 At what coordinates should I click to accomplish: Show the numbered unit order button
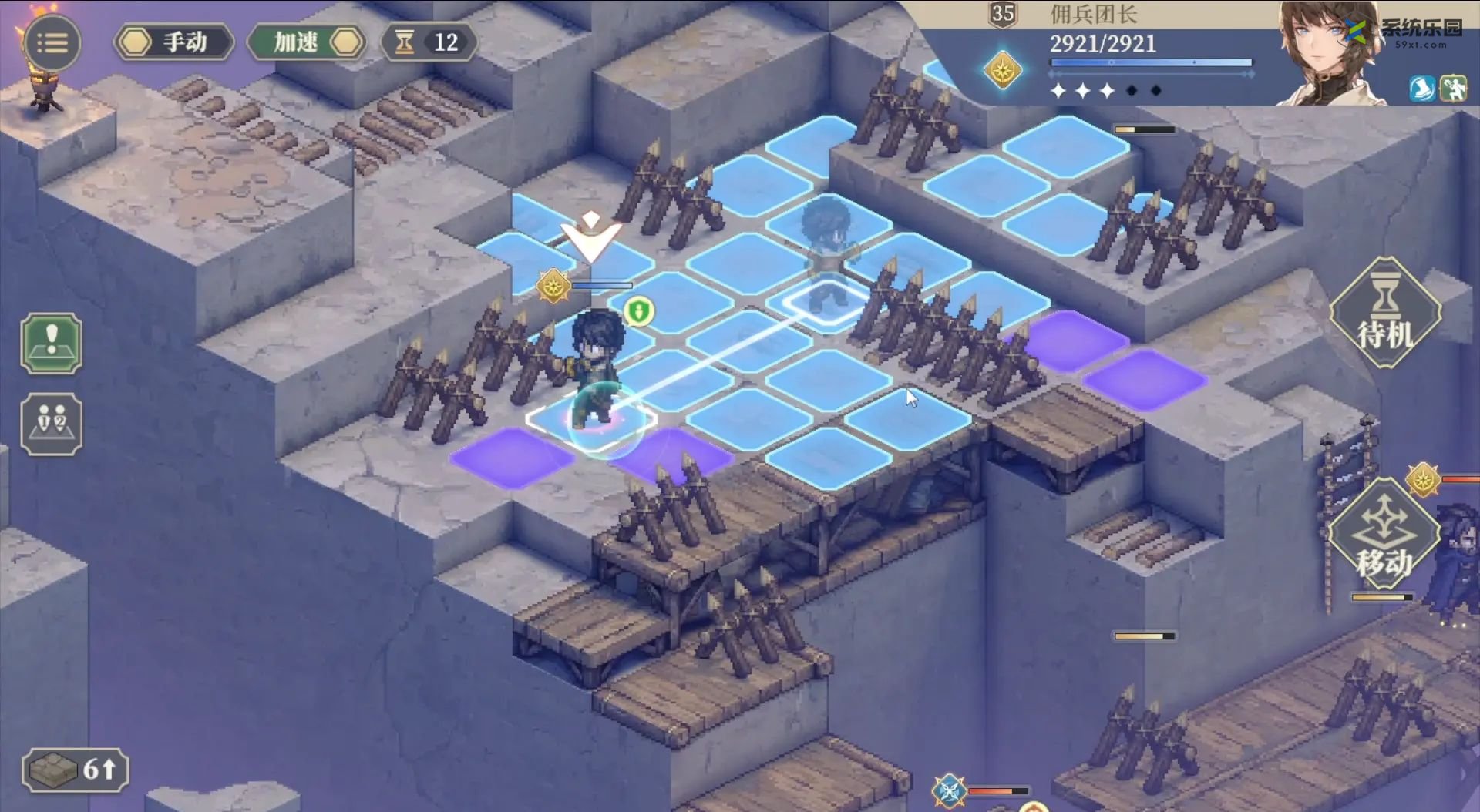coord(52,424)
